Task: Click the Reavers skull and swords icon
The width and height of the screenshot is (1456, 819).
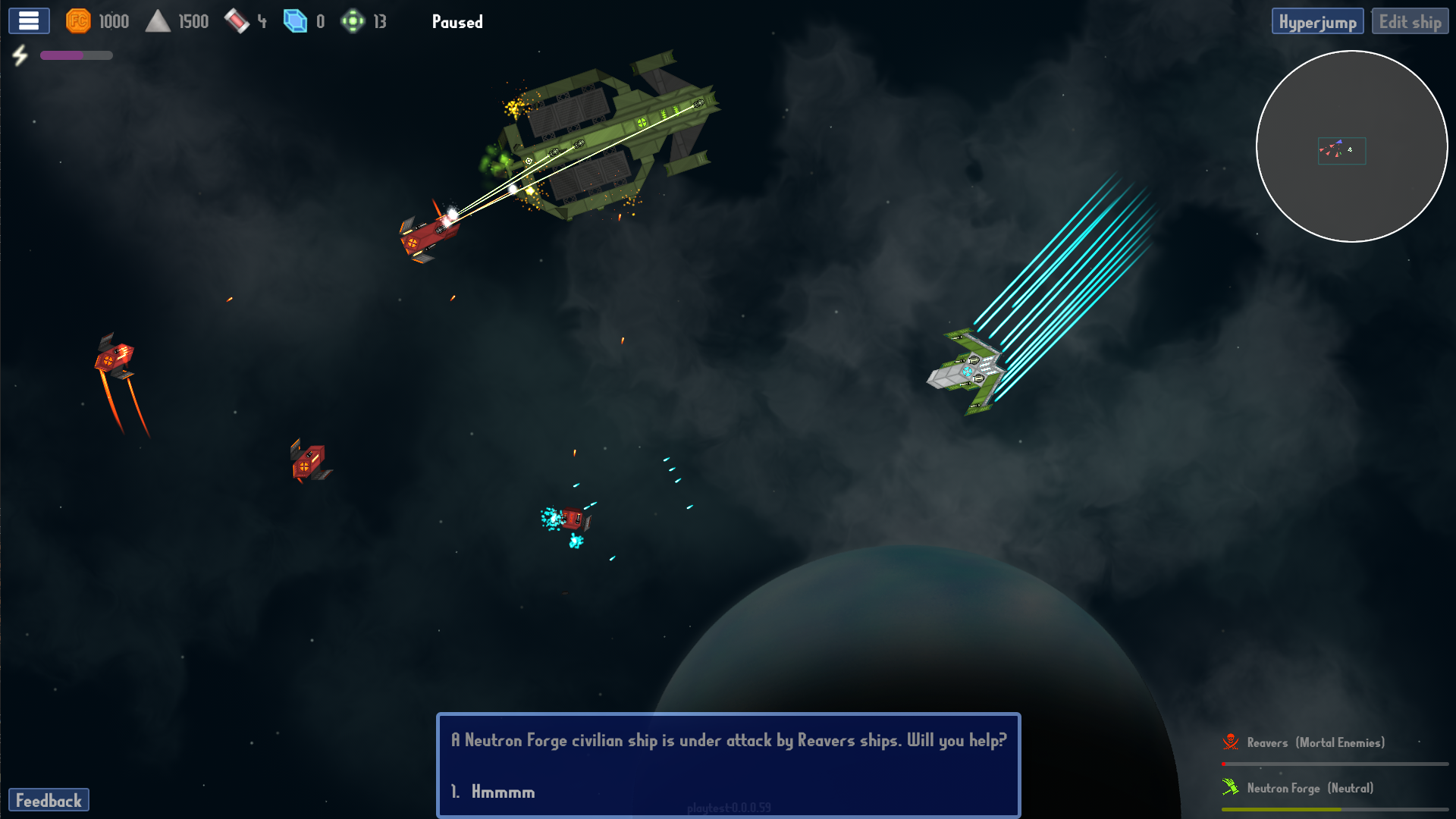Action: 1232,742
